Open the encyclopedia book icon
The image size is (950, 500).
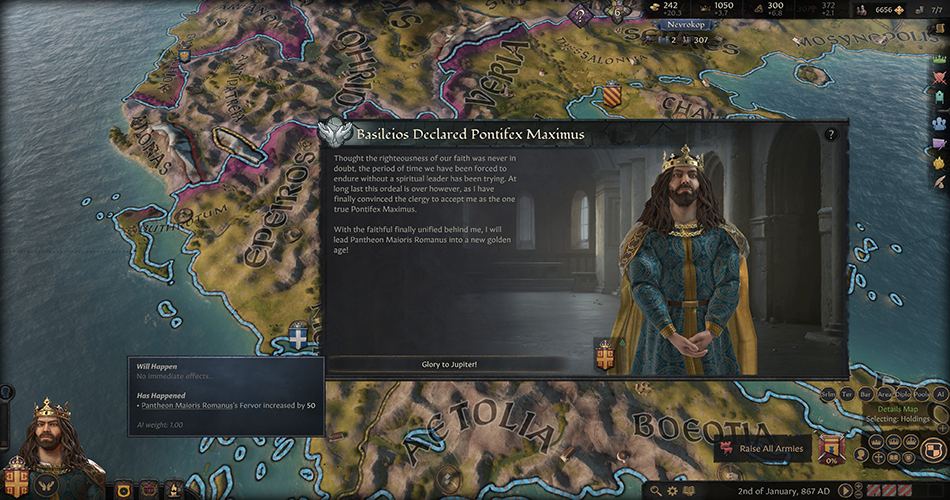(x=689, y=490)
